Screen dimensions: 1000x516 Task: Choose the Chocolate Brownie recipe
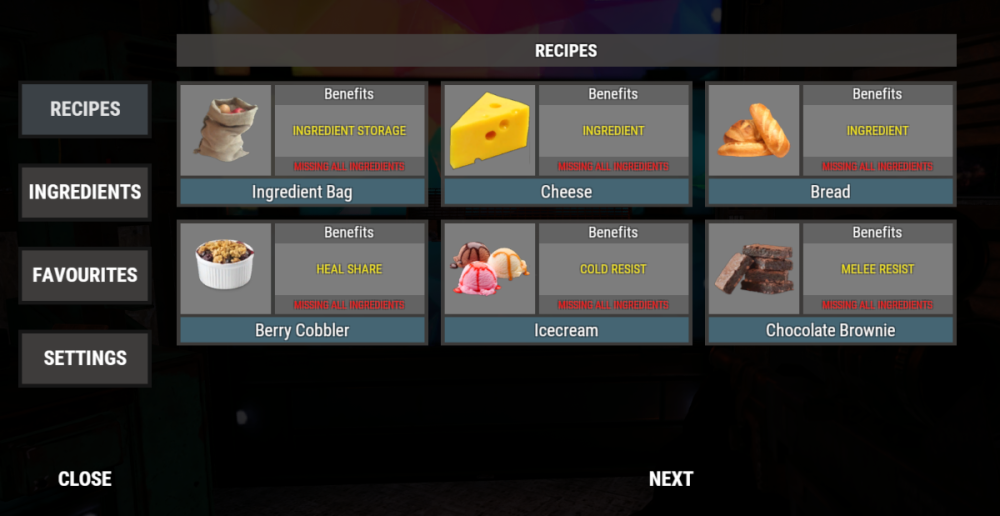(830, 330)
